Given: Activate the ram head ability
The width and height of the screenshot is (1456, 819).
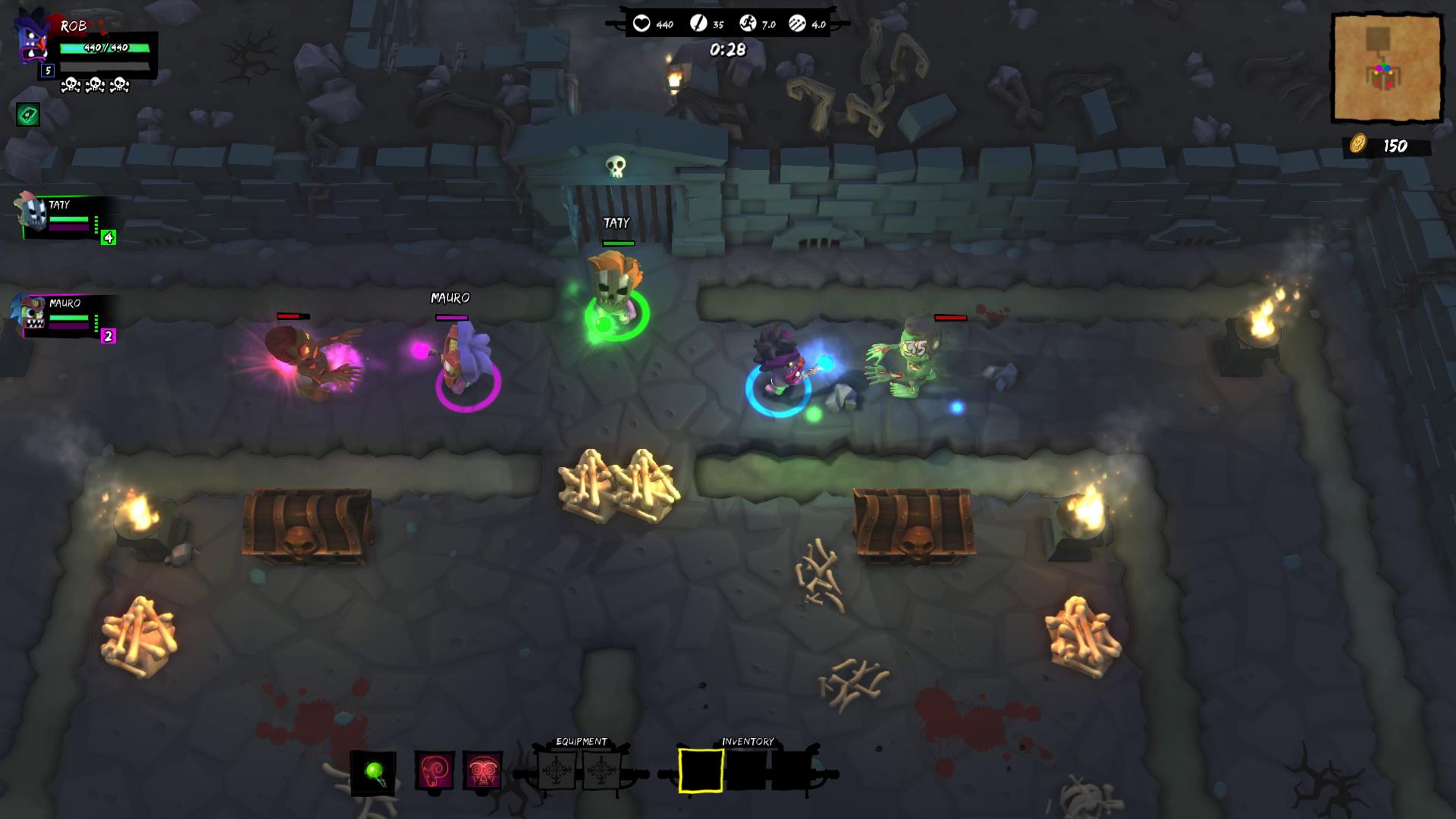Looking at the screenshot, I should tap(435, 771).
